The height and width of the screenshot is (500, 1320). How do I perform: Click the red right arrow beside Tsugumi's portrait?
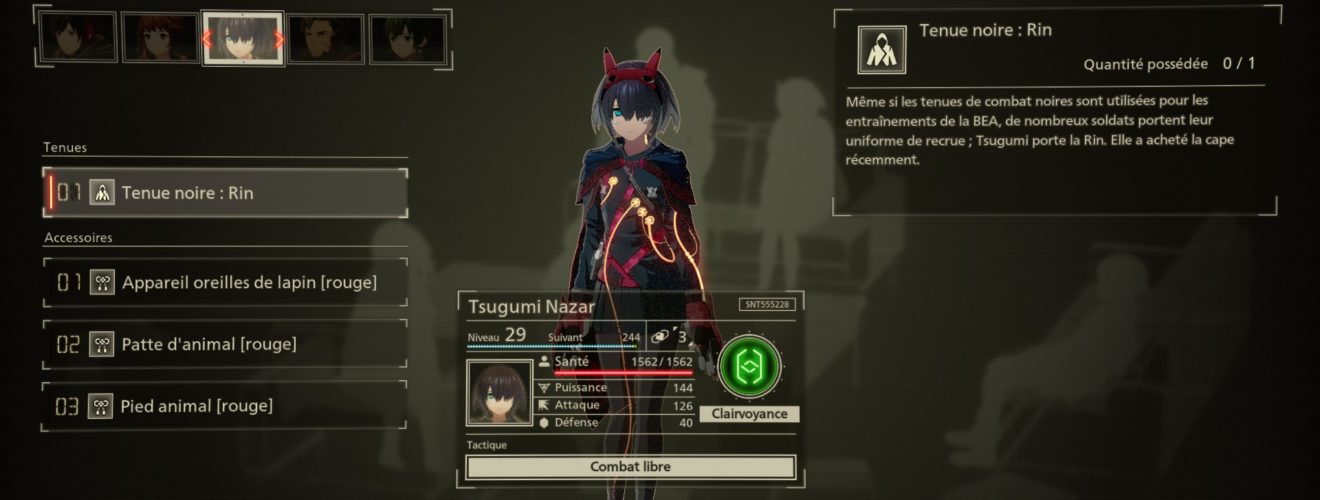point(279,40)
